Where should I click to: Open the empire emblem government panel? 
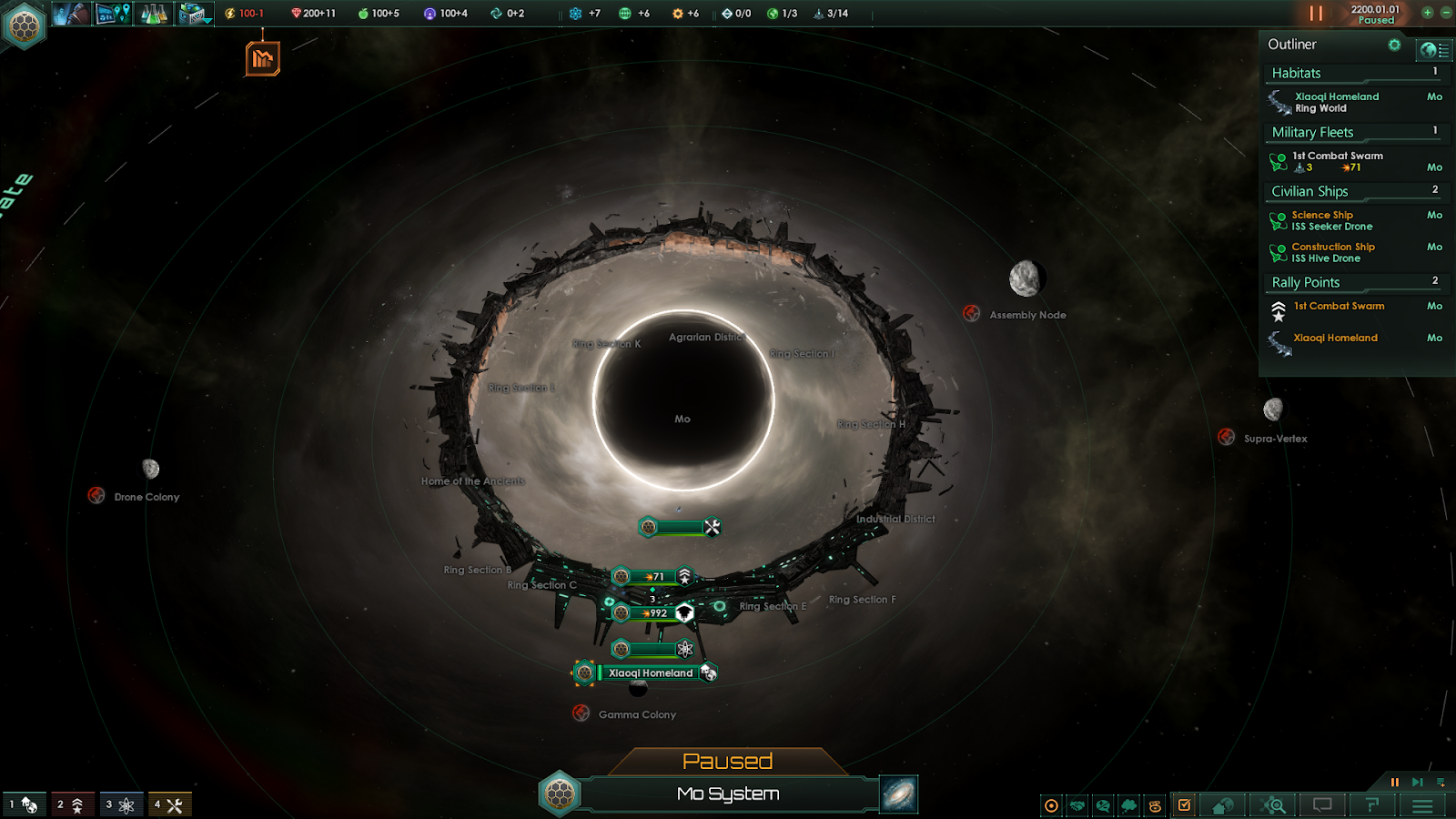click(25, 25)
